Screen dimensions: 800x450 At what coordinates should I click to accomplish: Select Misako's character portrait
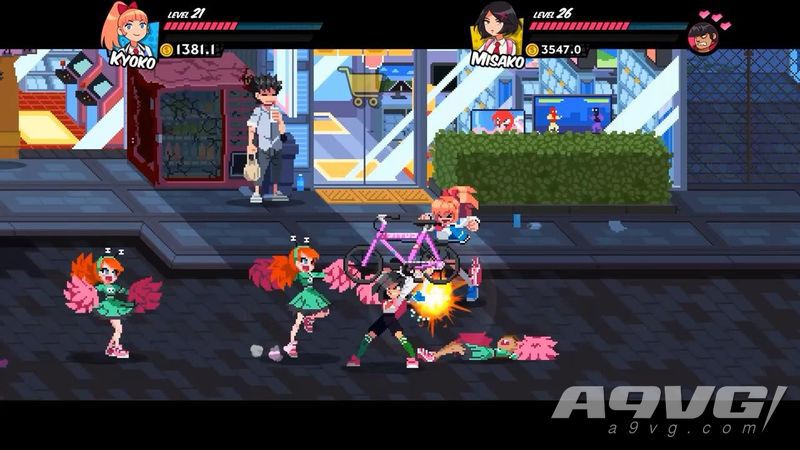pos(495,28)
